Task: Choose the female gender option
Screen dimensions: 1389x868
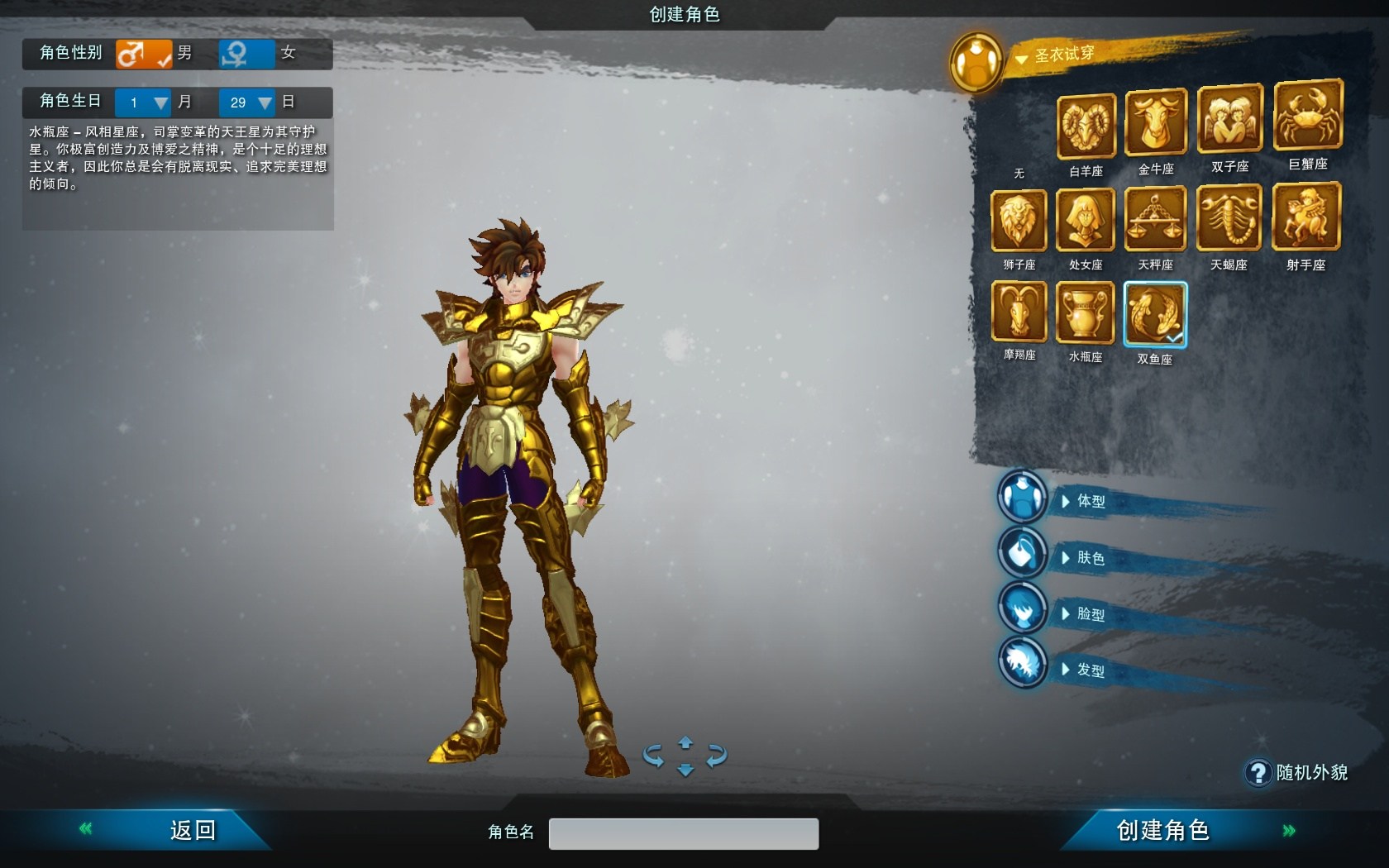Action: point(246,54)
